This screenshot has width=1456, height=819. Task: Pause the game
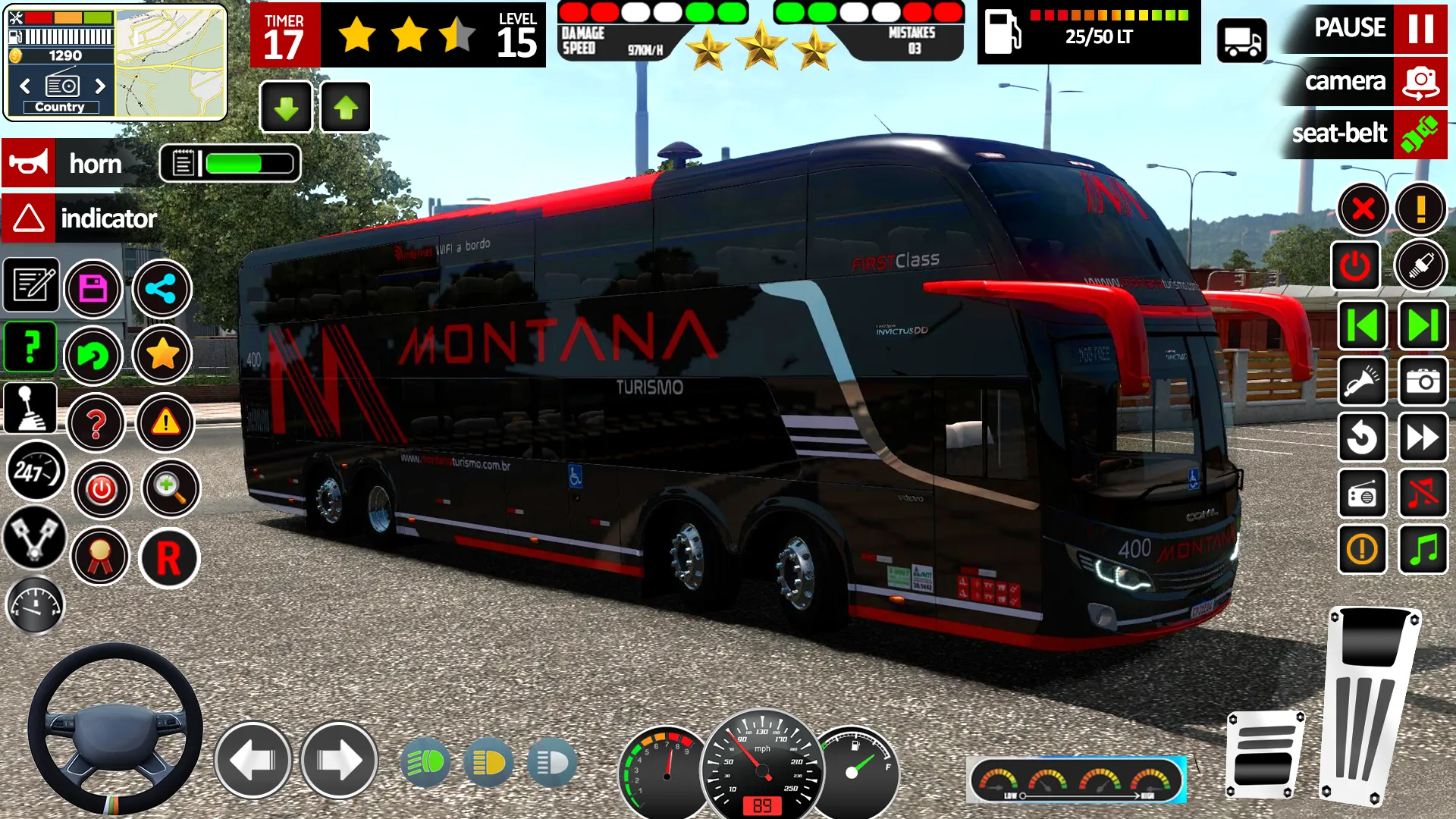point(1420,28)
